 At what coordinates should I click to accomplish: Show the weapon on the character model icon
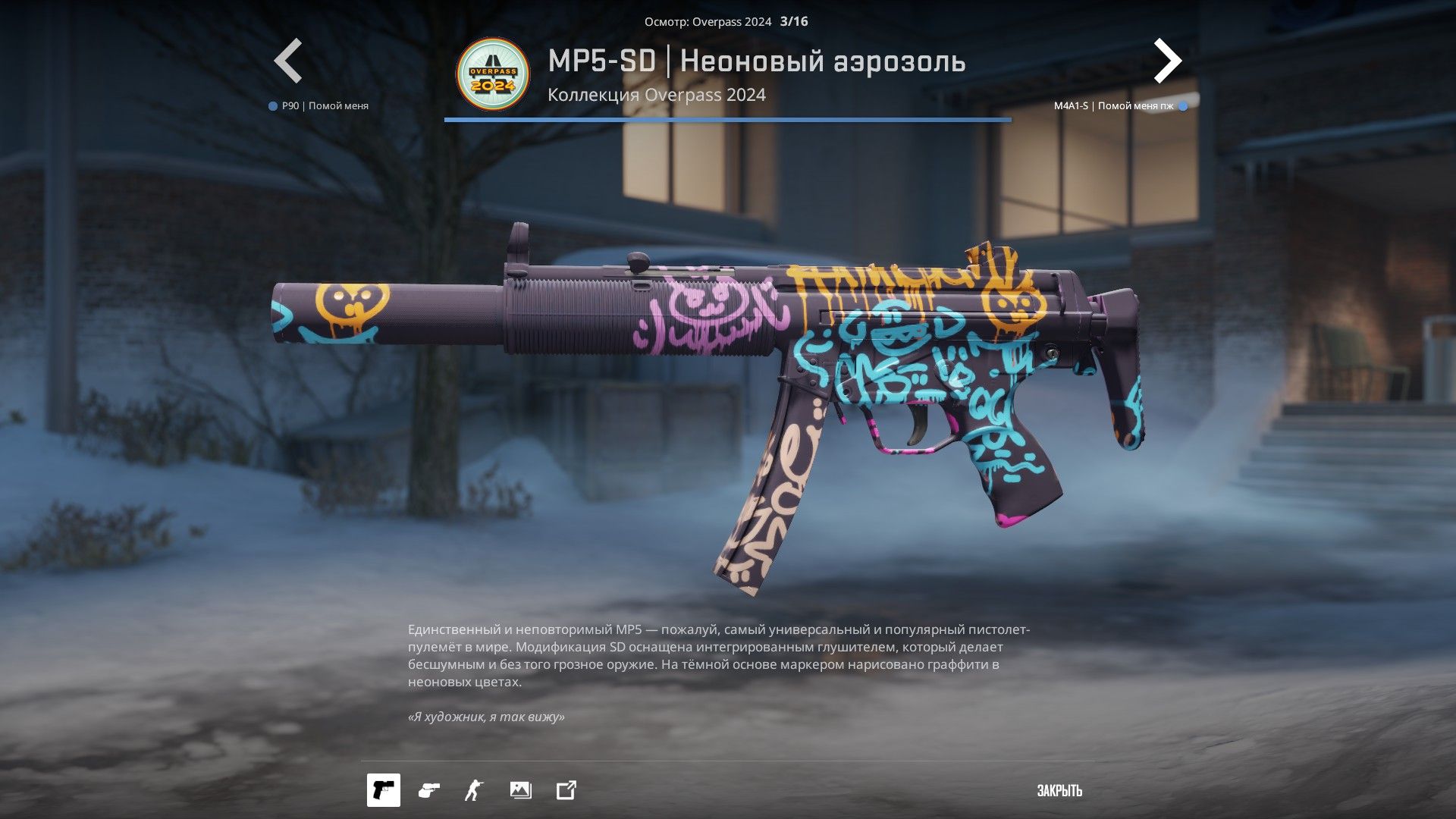pyautogui.click(x=474, y=790)
